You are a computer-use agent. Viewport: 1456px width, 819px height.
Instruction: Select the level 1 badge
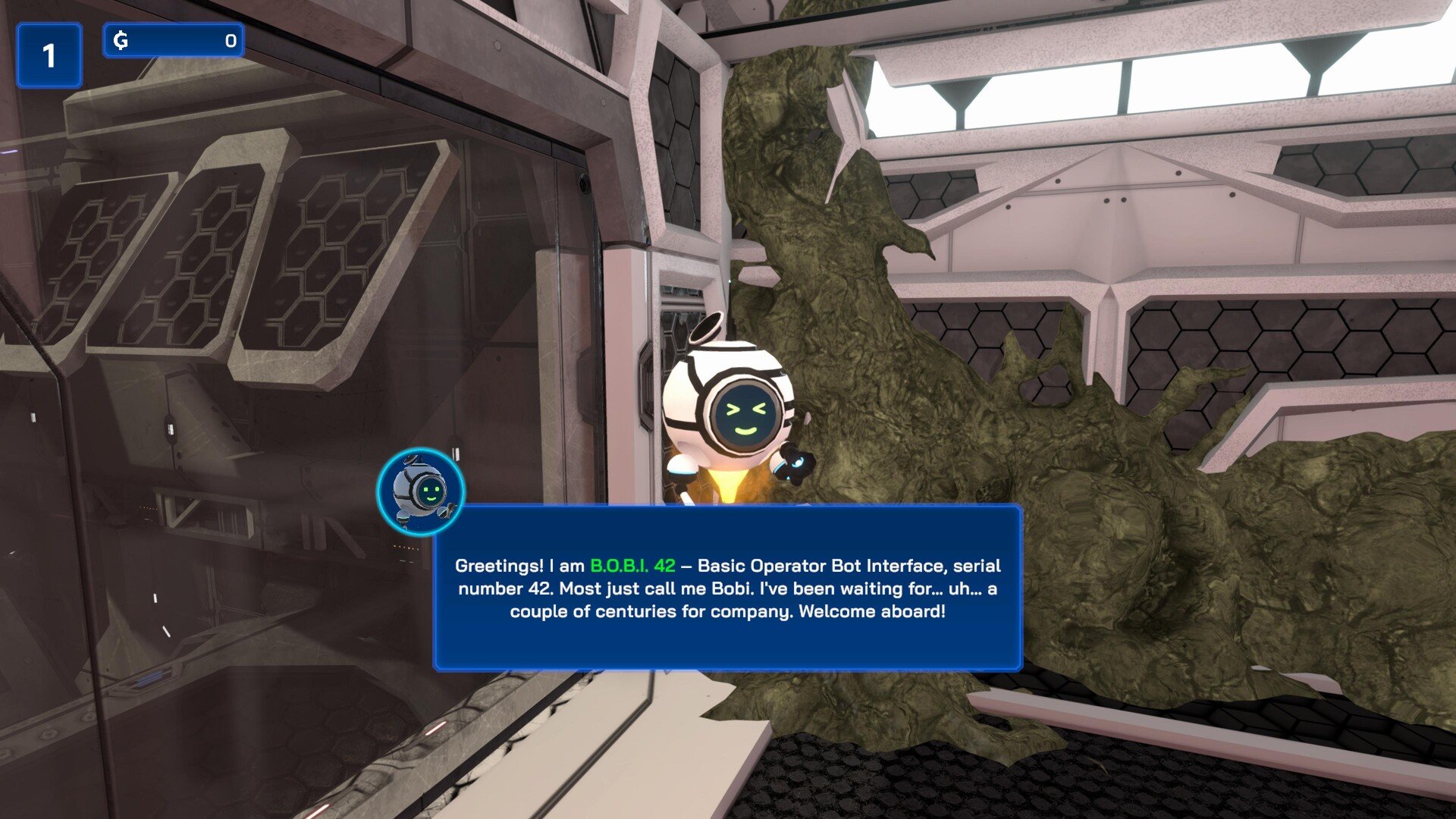(x=49, y=55)
